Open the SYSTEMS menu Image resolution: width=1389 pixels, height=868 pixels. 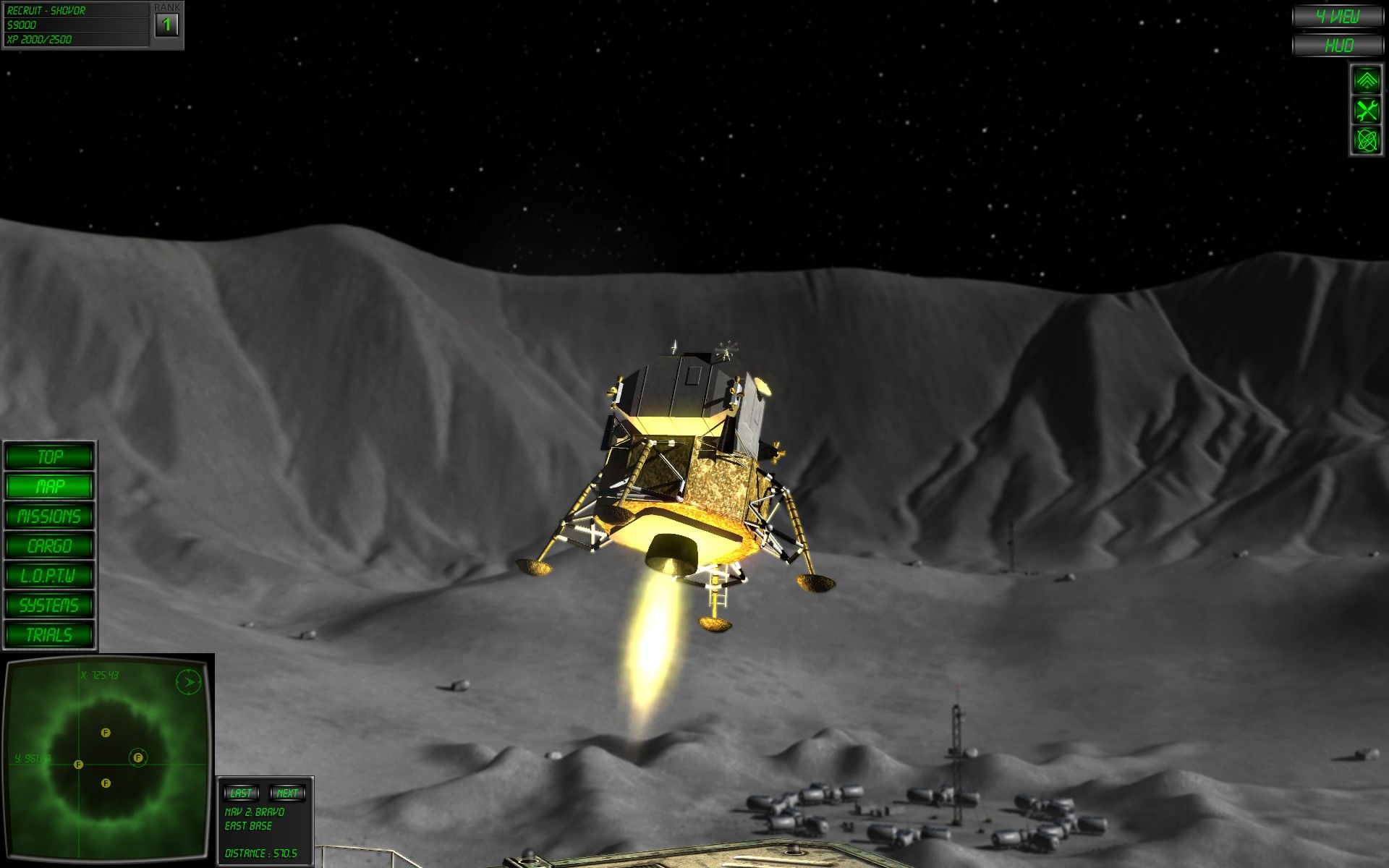point(49,605)
